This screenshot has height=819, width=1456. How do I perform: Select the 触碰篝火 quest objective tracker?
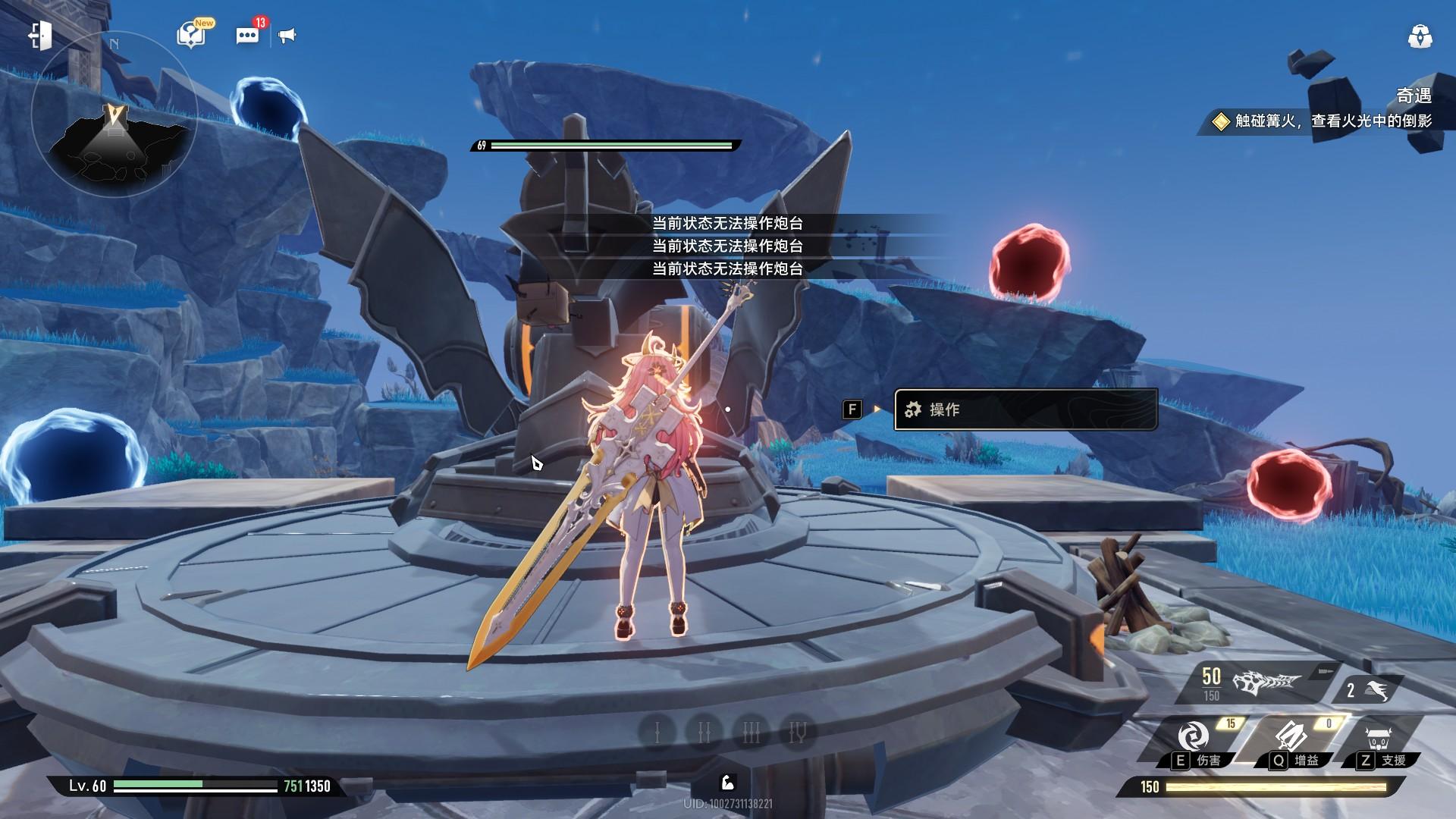click(1323, 121)
